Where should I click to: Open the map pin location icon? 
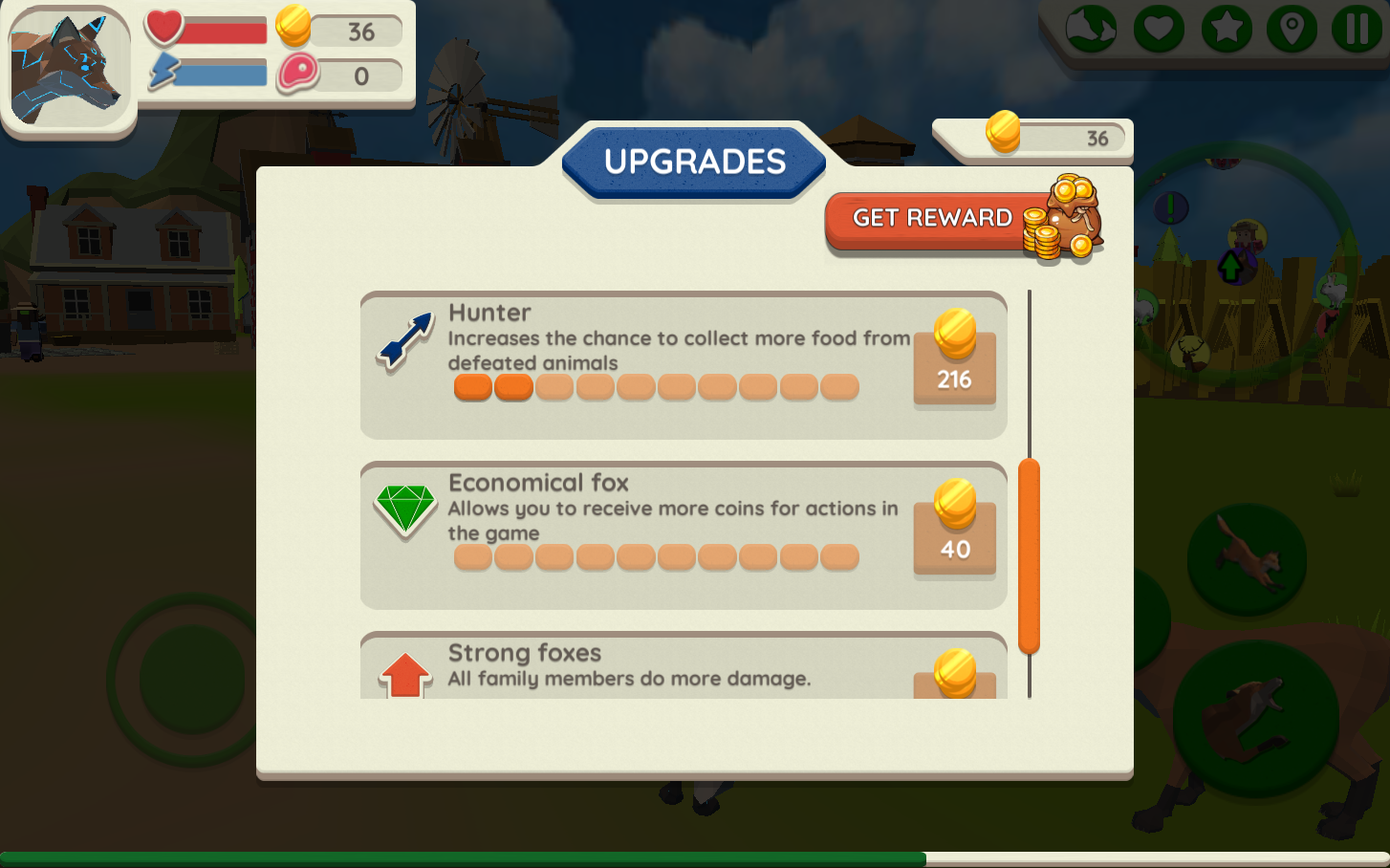(x=1292, y=29)
